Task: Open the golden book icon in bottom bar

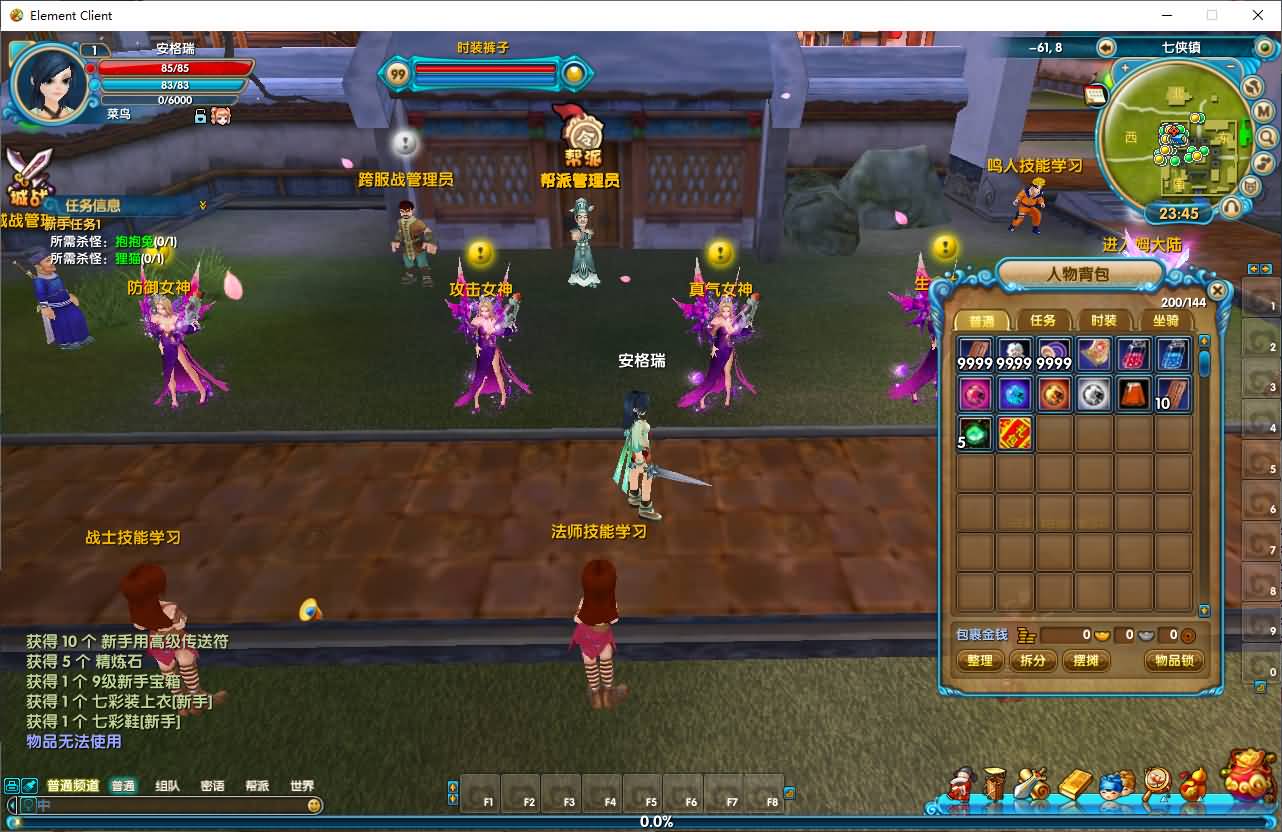Action: point(1075,784)
